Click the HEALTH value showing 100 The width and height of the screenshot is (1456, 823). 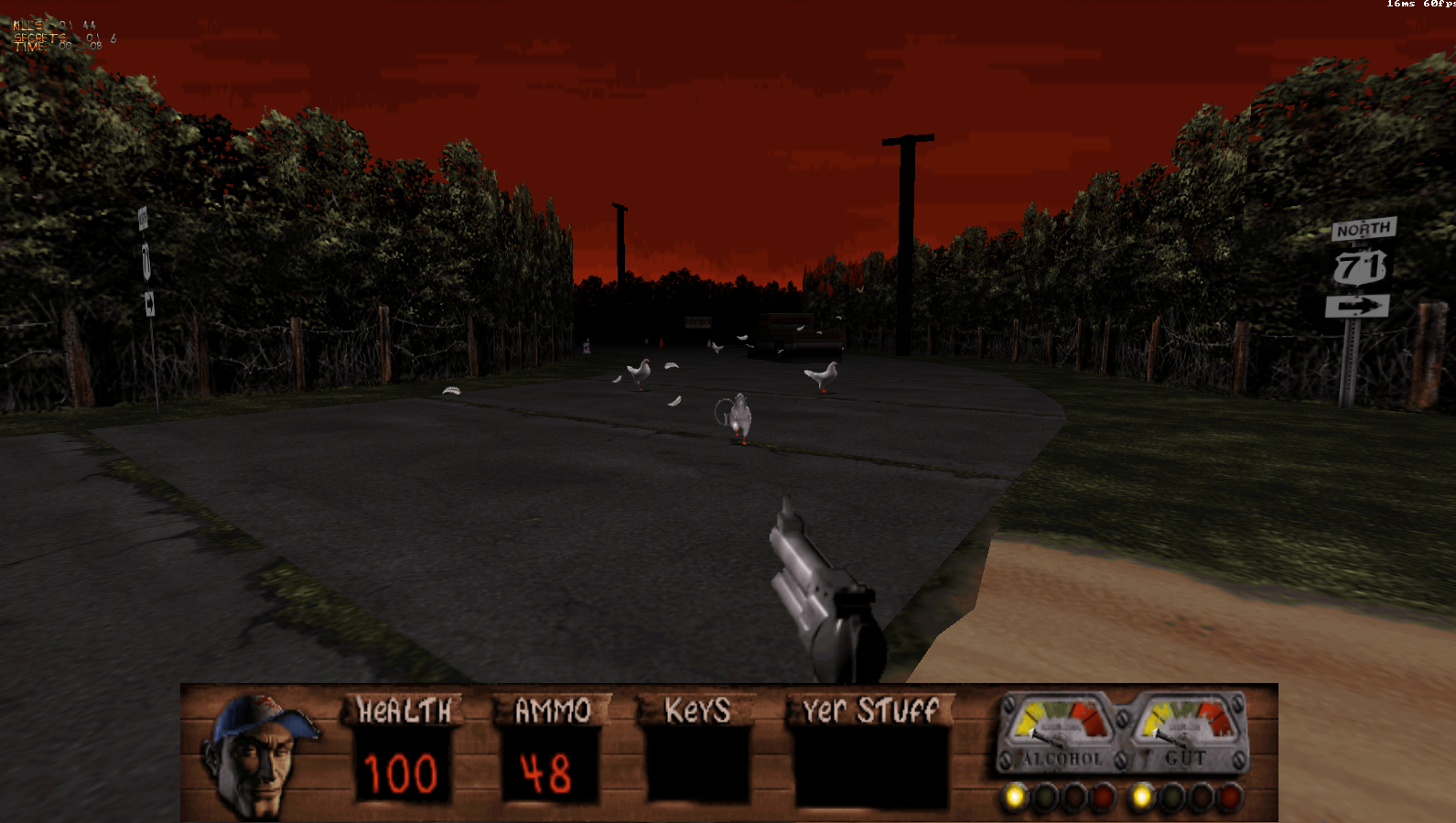point(401,772)
